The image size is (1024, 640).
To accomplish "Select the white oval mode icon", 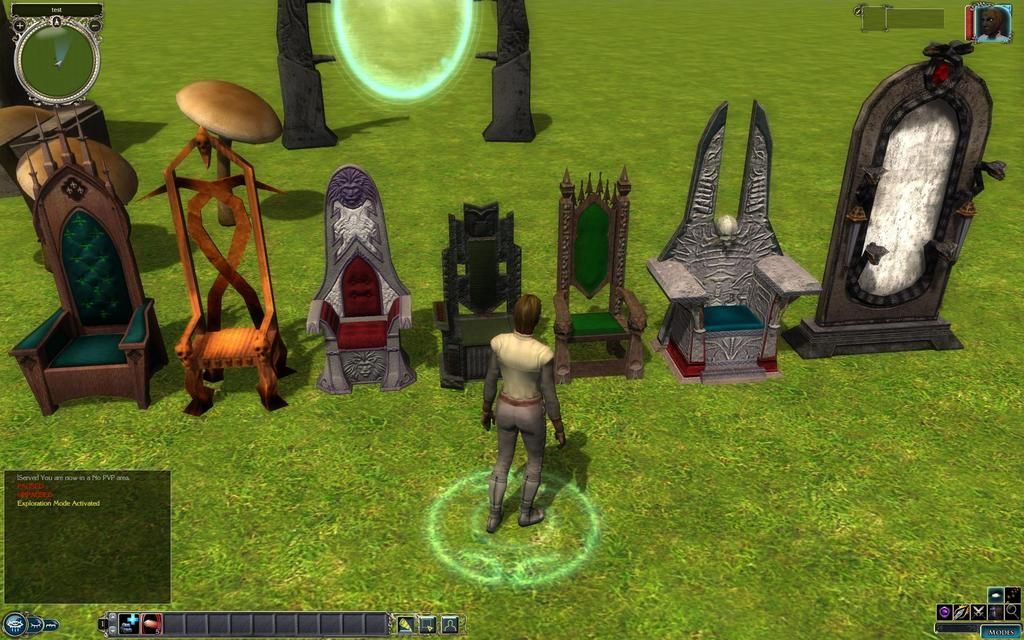I will tap(996, 594).
